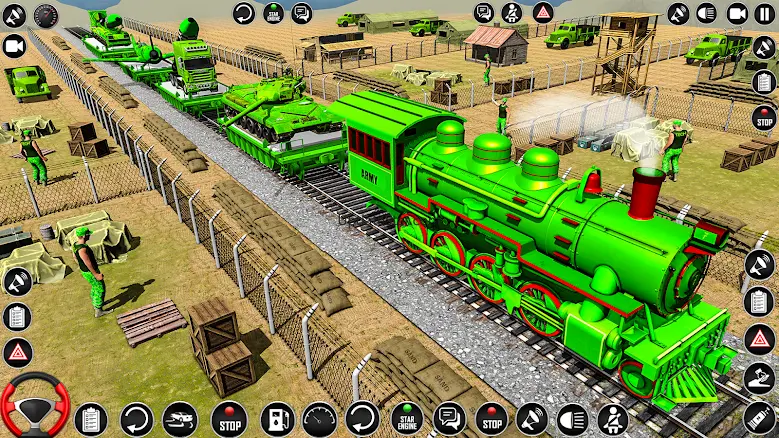Open the clipboard icon beside the steering wheel
Image resolution: width=779 pixels, height=438 pixels.
coord(91,418)
